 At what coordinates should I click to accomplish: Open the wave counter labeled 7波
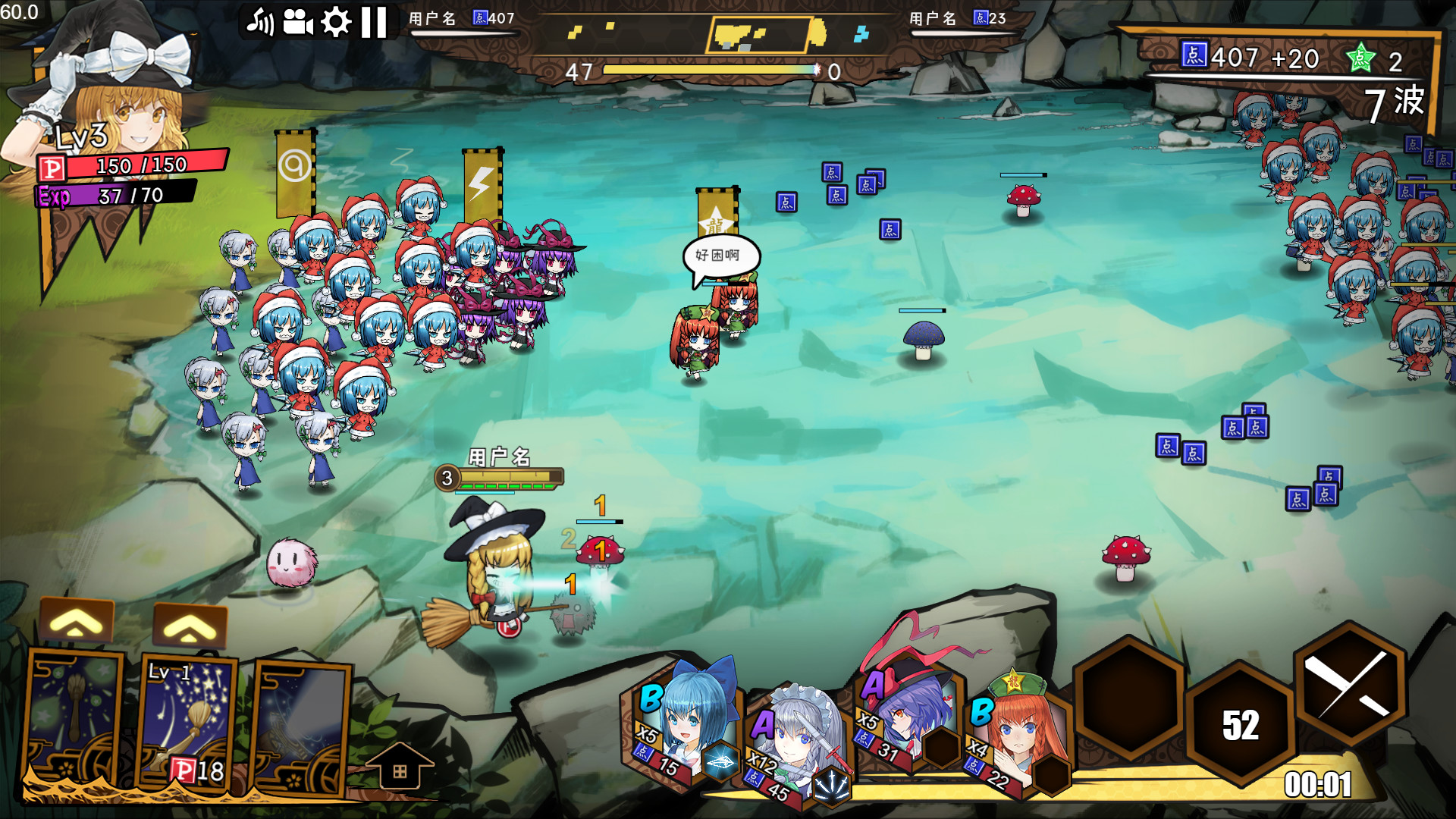tap(1395, 102)
